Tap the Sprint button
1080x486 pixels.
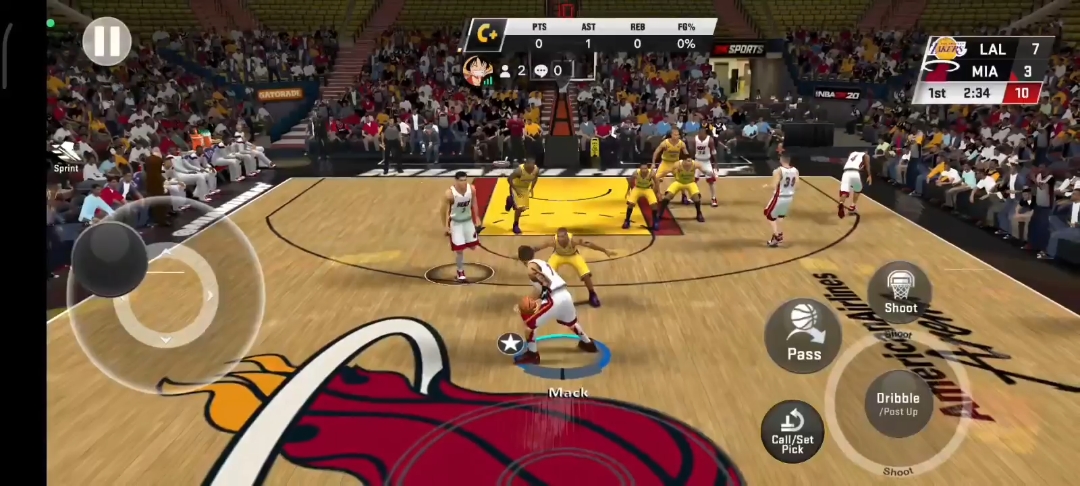66,155
